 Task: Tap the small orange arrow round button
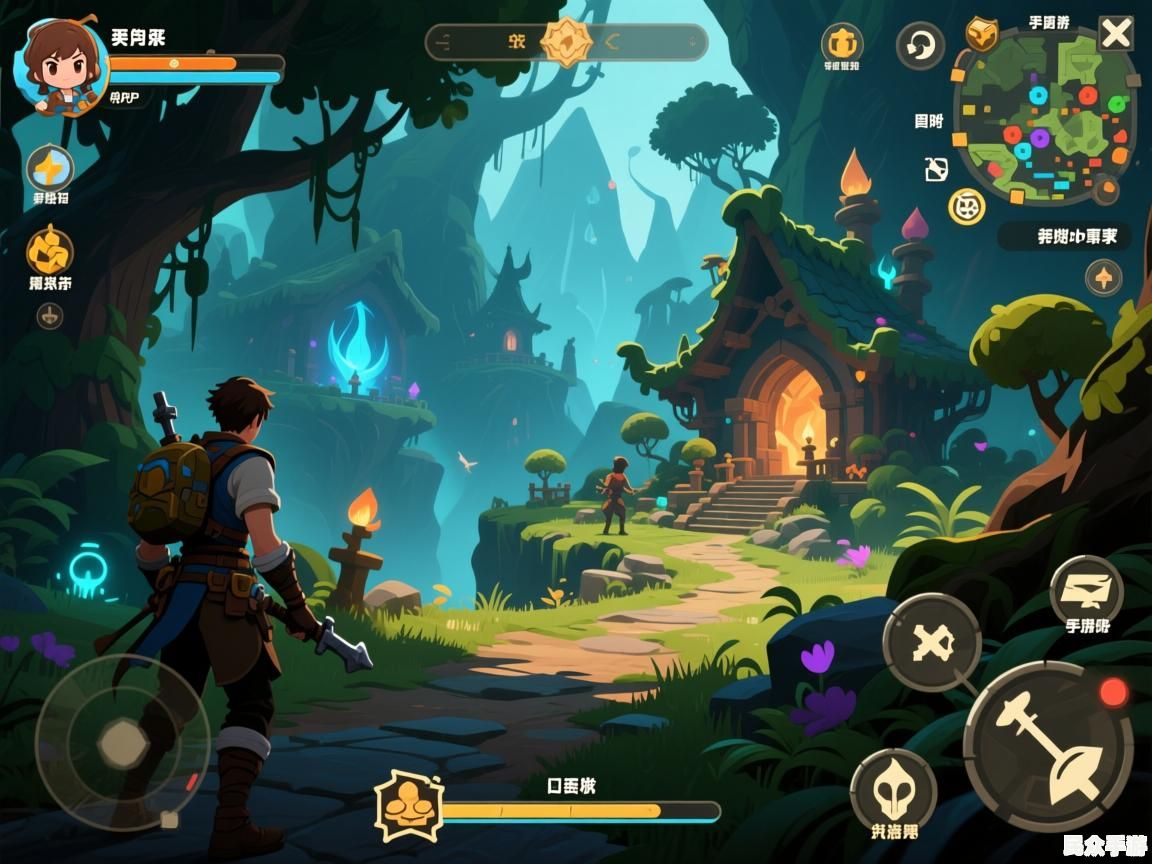click(x=1103, y=277)
